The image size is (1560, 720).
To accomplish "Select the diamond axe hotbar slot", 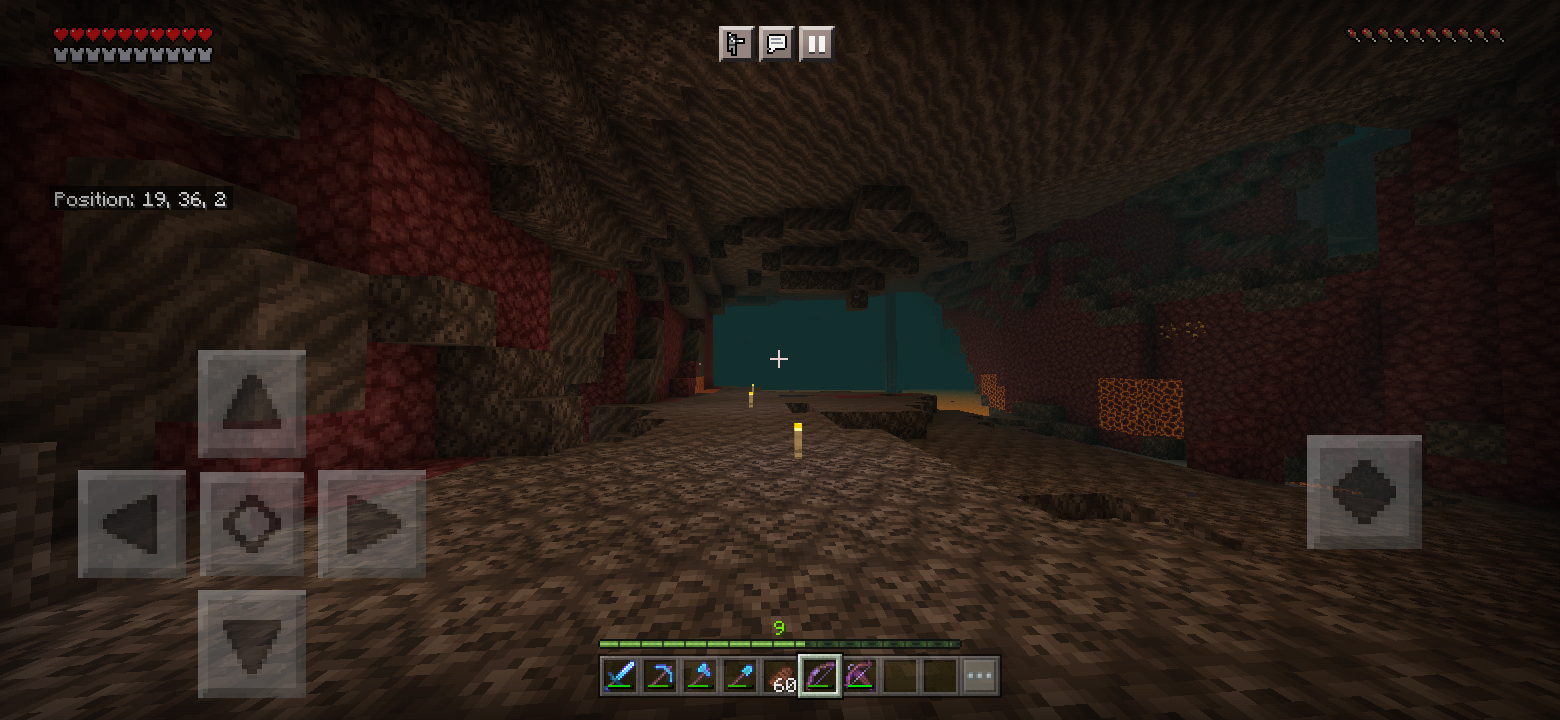I will [700, 677].
